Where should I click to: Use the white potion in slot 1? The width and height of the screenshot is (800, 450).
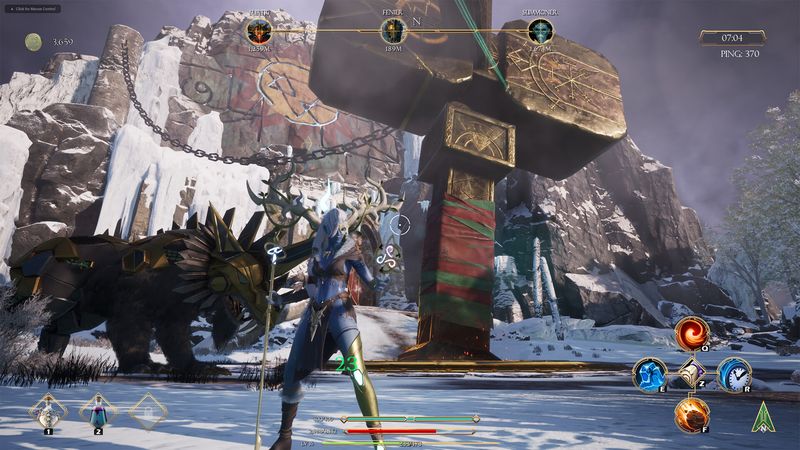pos(47,410)
